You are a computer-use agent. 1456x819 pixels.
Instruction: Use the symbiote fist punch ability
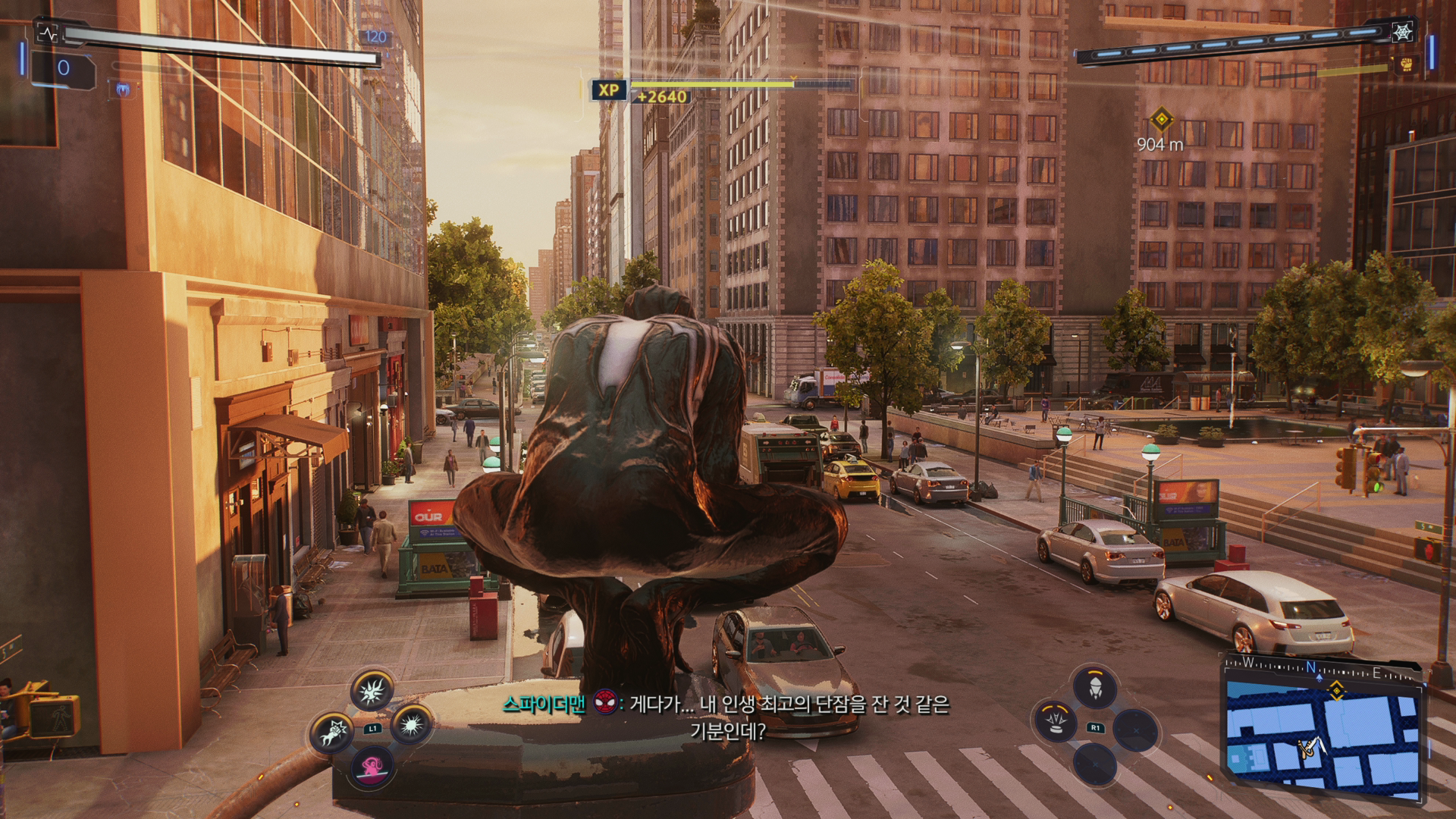point(333,733)
